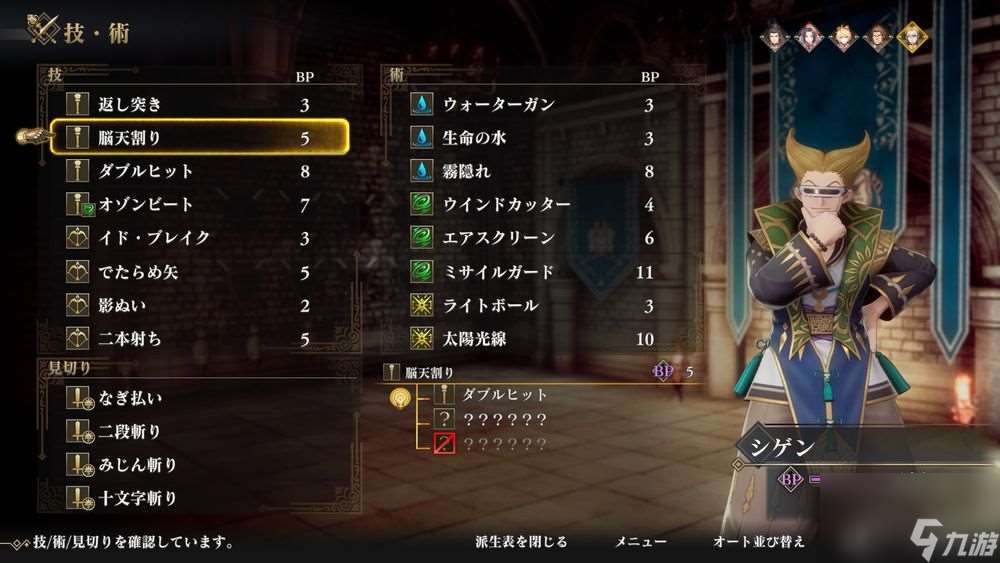Click ダブルヒット in the derivation tree
This screenshot has width=1000, height=563.
pos(503,395)
